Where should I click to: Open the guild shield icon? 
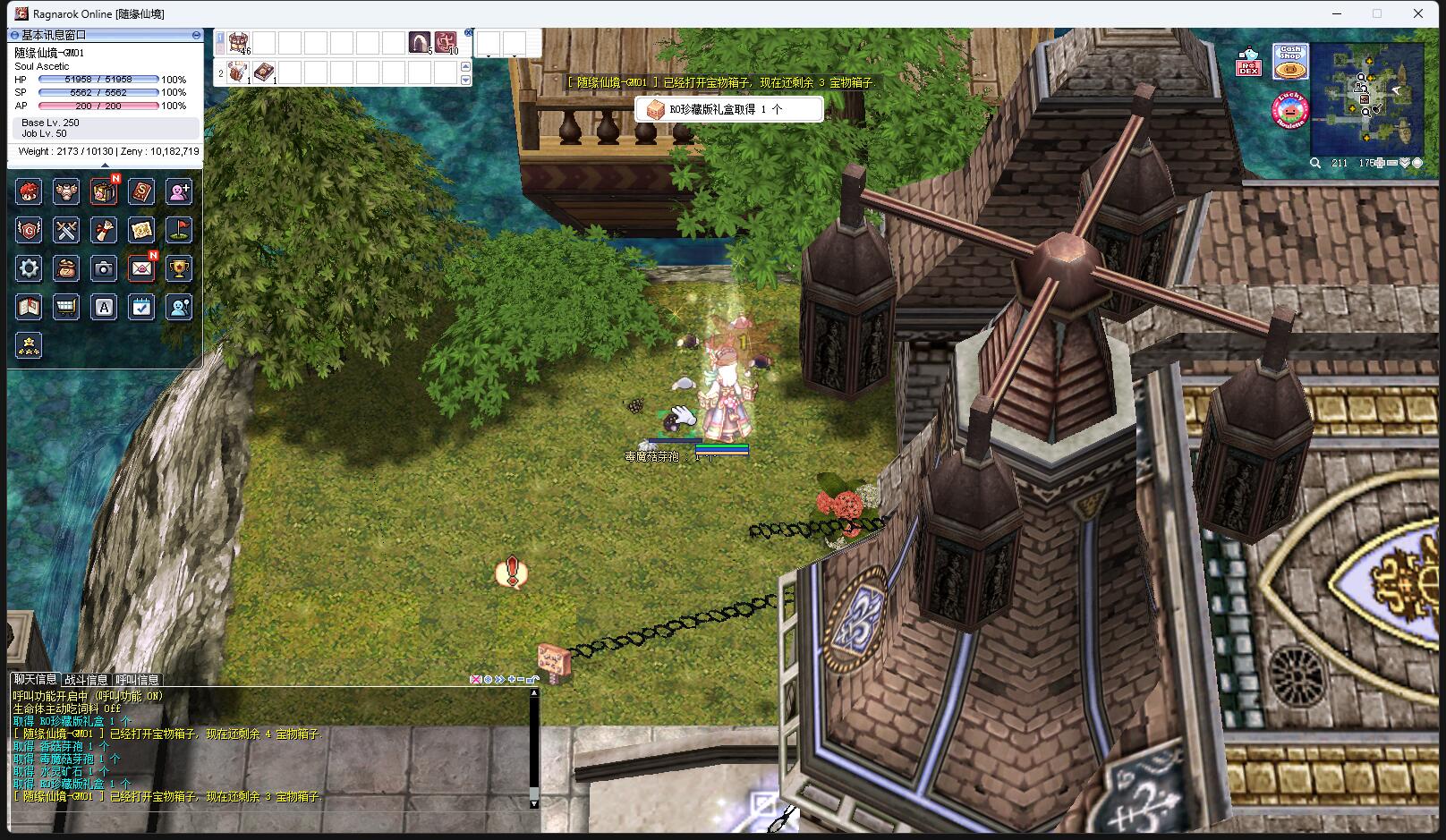29,230
